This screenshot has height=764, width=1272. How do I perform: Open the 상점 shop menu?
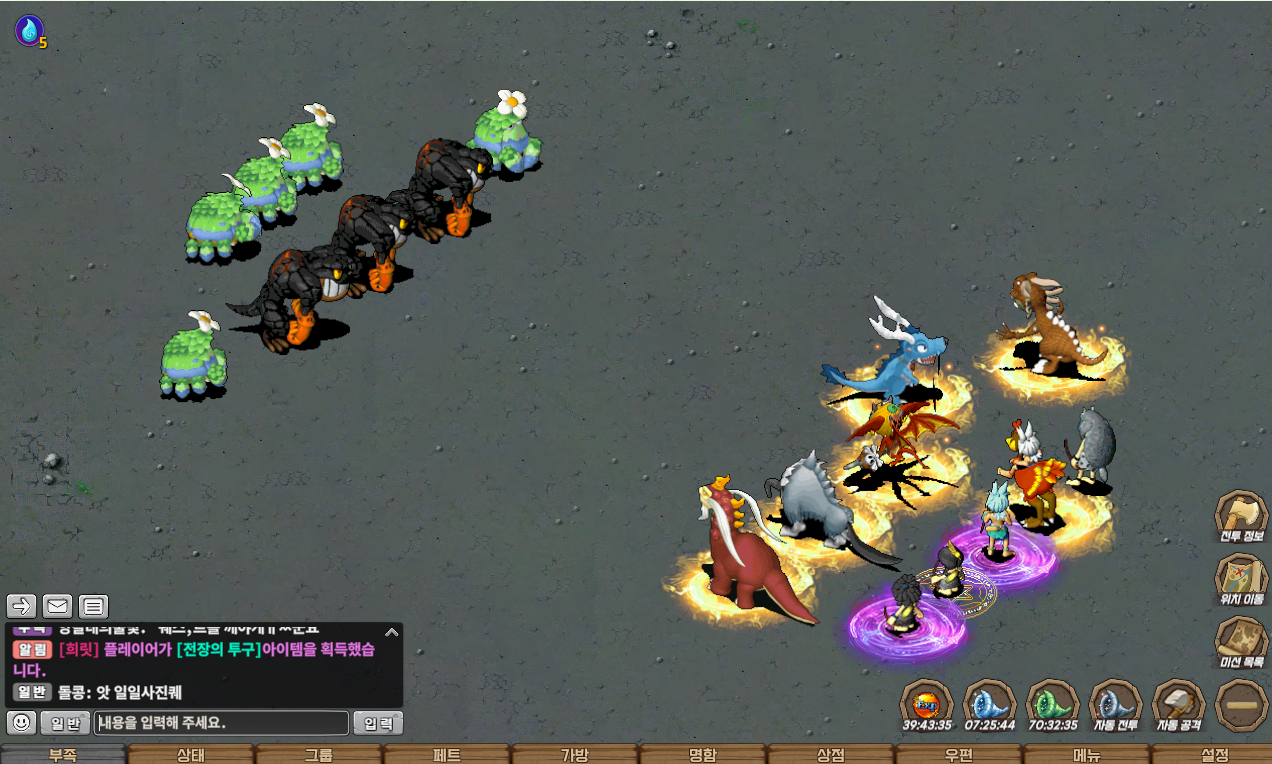click(830, 755)
